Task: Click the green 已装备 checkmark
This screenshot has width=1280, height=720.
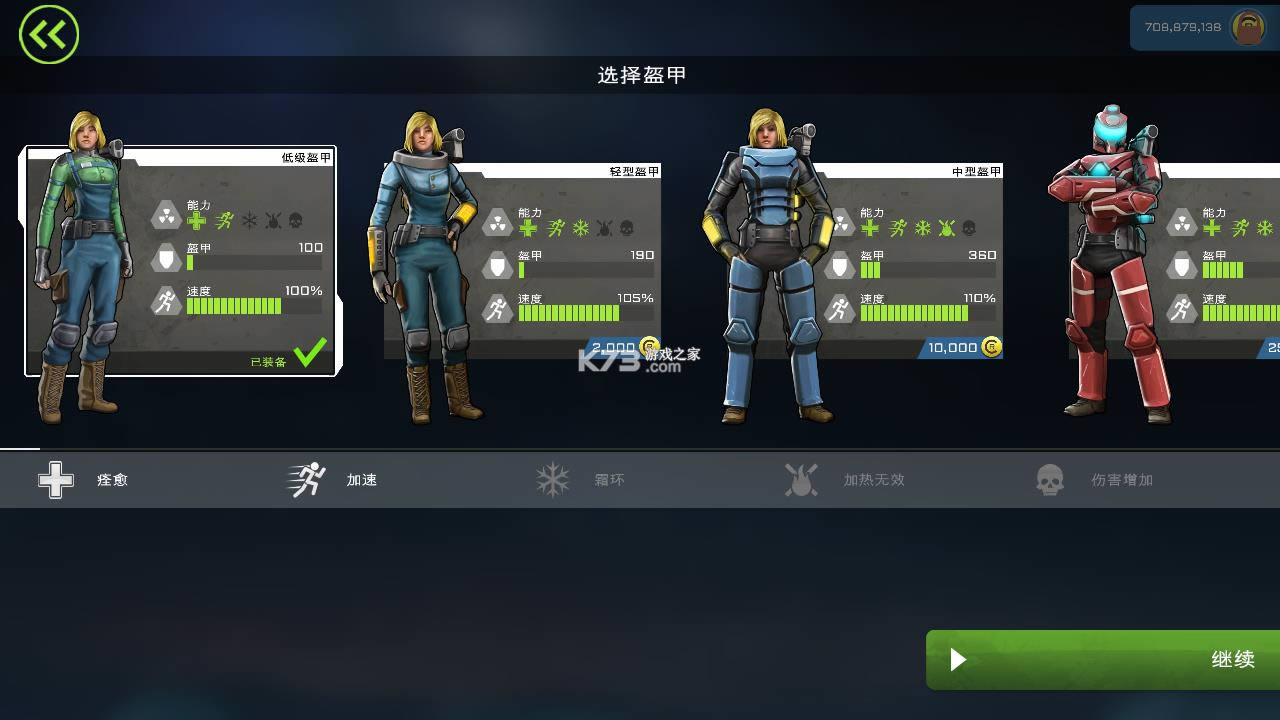Action: pyautogui.click(x=312, y=351)
